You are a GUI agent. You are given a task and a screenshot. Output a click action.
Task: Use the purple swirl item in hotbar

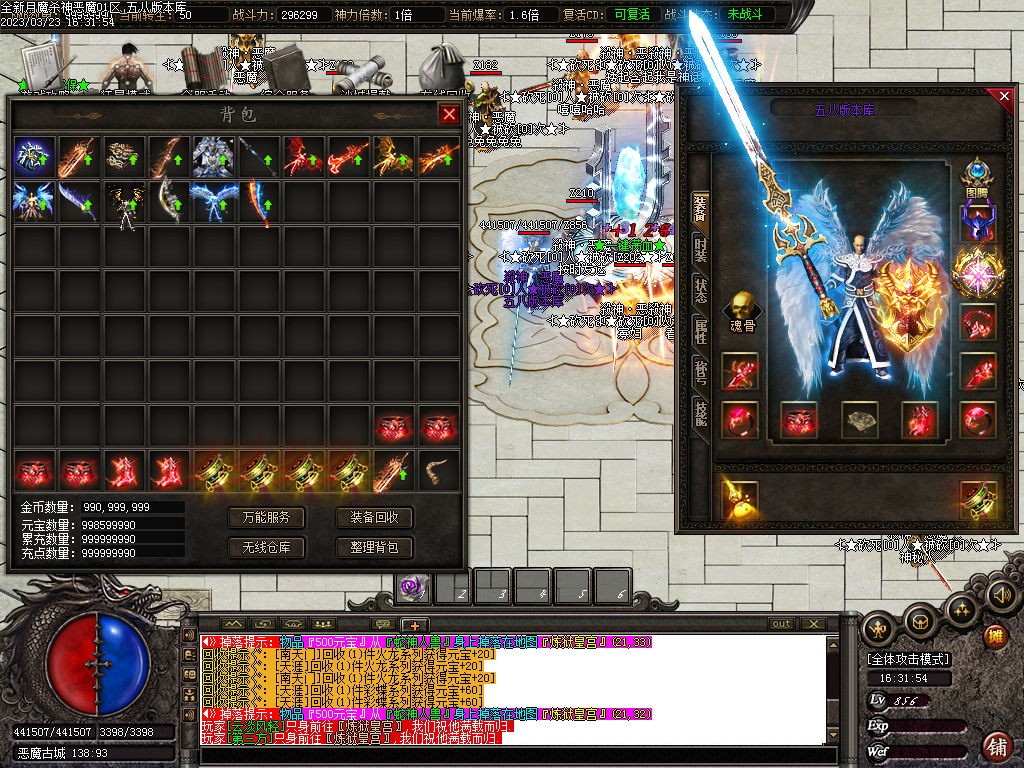point(411,588)
